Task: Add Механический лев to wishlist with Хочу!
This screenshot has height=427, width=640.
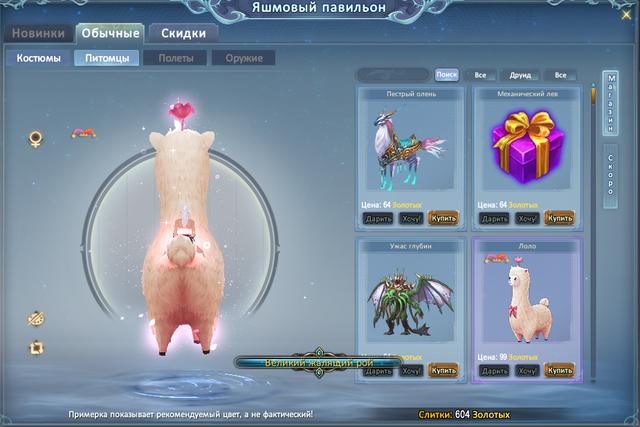Action: (528, 217)
